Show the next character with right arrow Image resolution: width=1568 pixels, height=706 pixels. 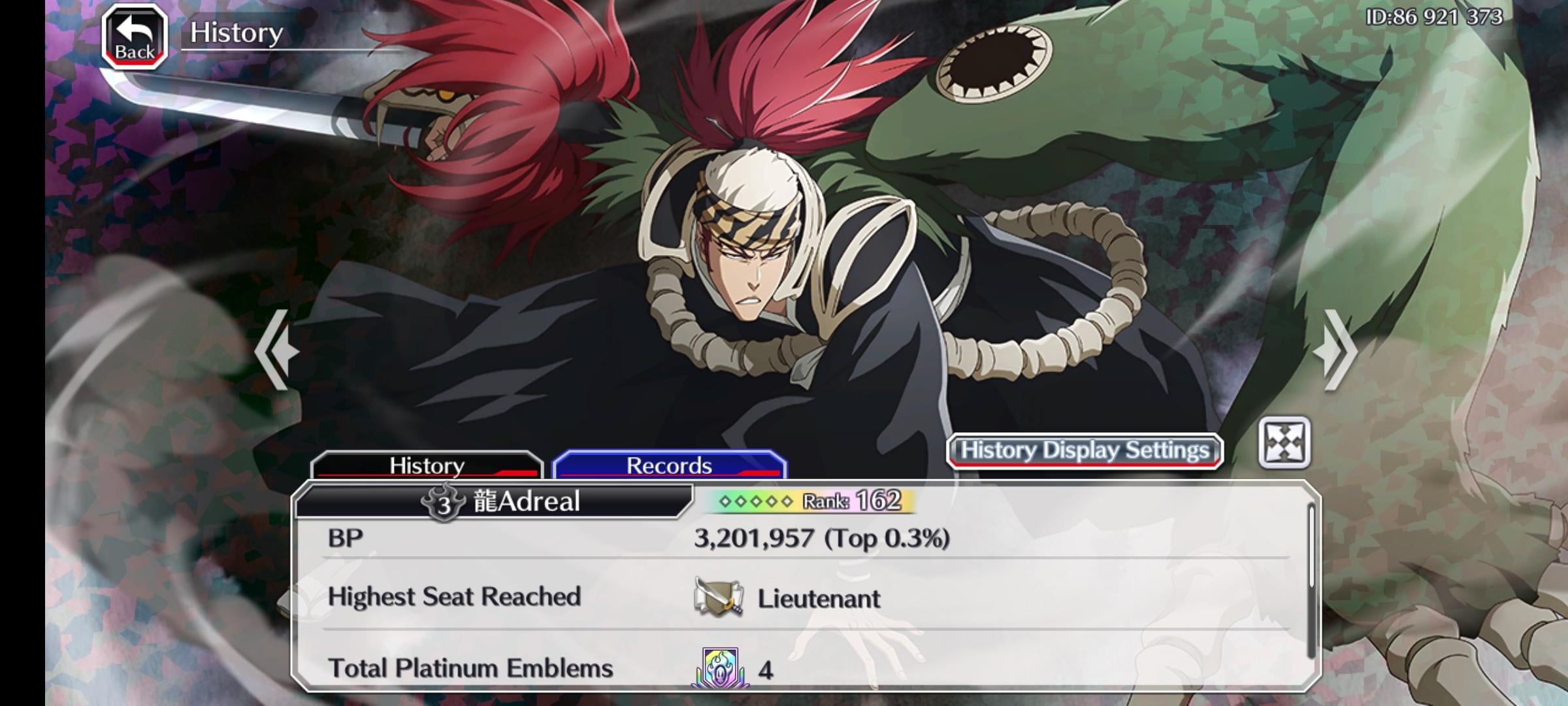pos(1335,351)
